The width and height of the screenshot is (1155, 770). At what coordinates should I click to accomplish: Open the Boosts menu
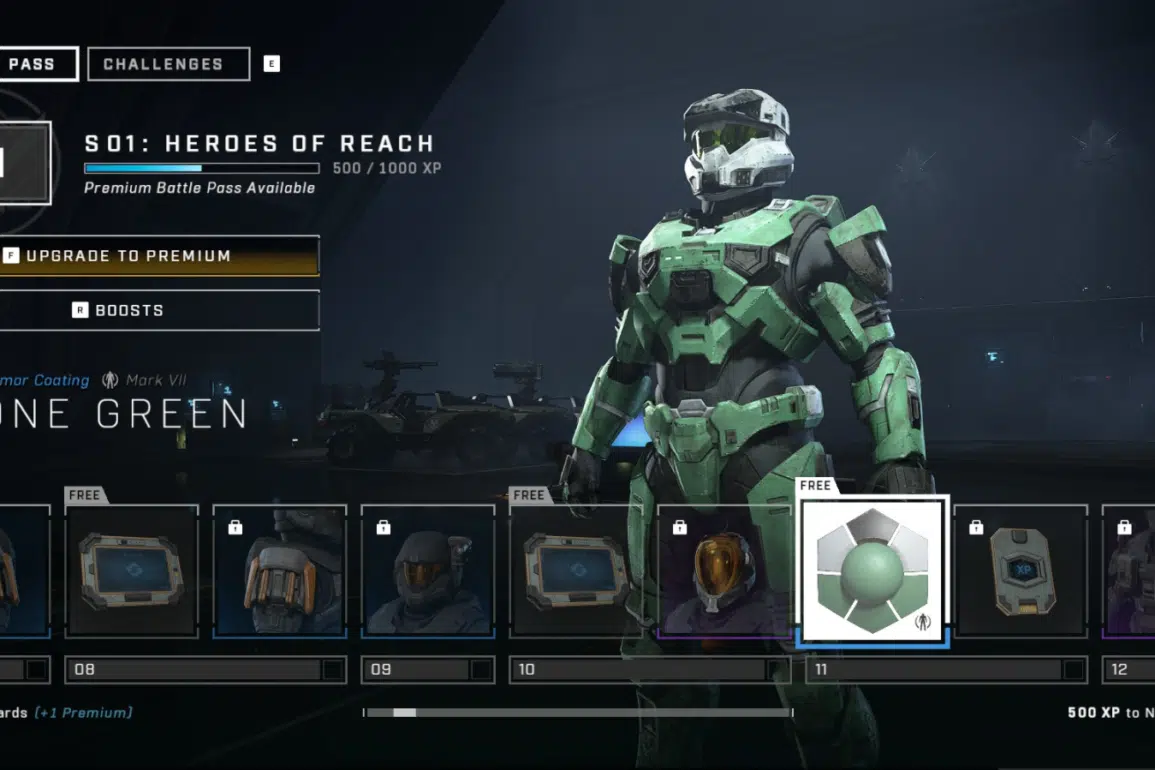click(160, 310)
